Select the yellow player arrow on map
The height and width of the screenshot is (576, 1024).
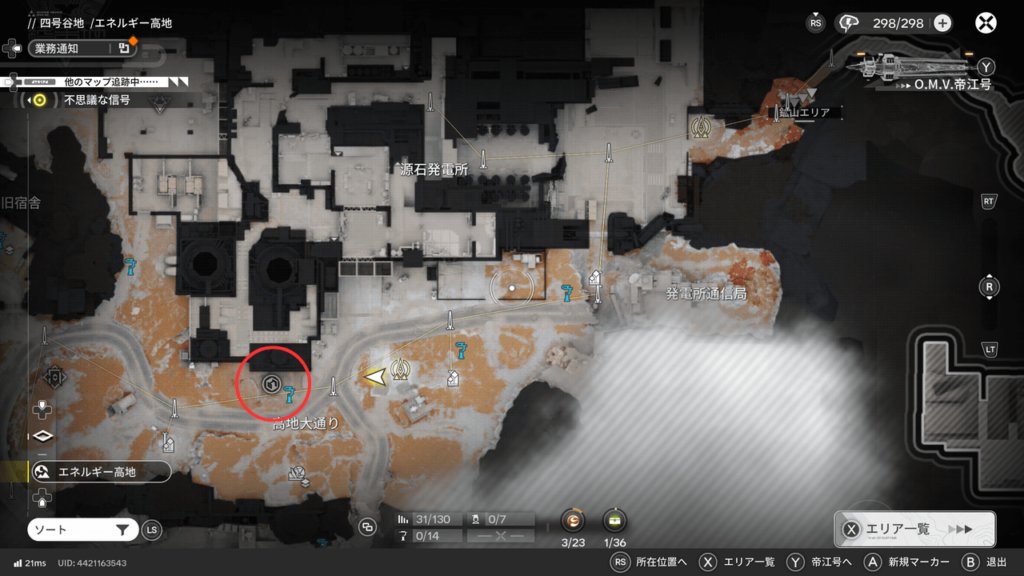pos(375,377)
